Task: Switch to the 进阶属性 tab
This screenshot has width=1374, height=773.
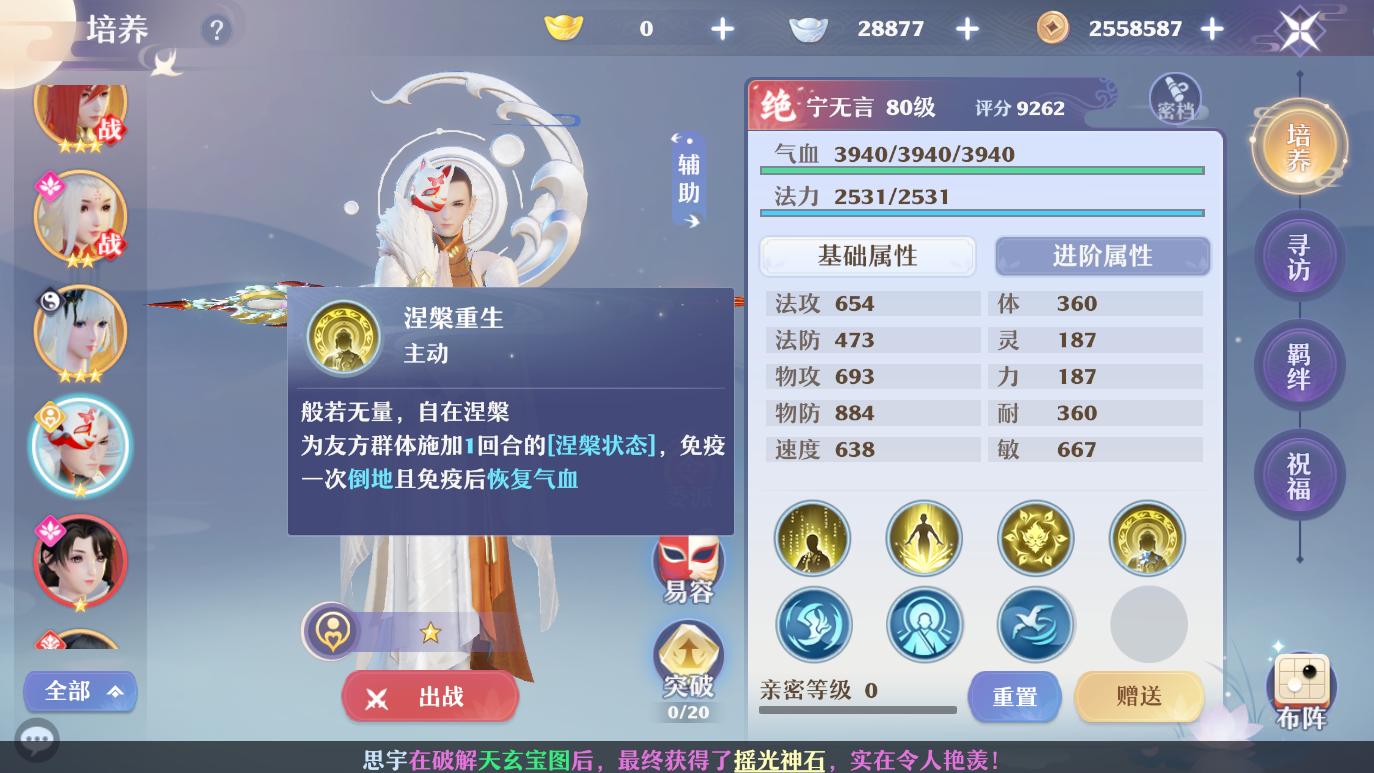Action: (1102, 256)
